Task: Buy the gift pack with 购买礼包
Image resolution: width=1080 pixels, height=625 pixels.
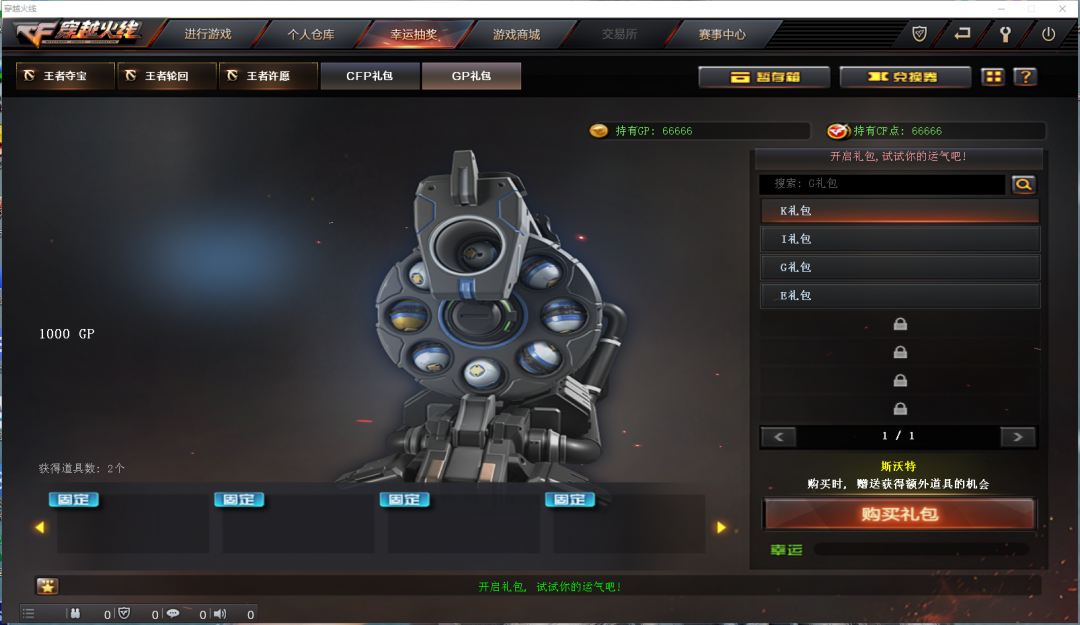Action: [x=899, y=514]
